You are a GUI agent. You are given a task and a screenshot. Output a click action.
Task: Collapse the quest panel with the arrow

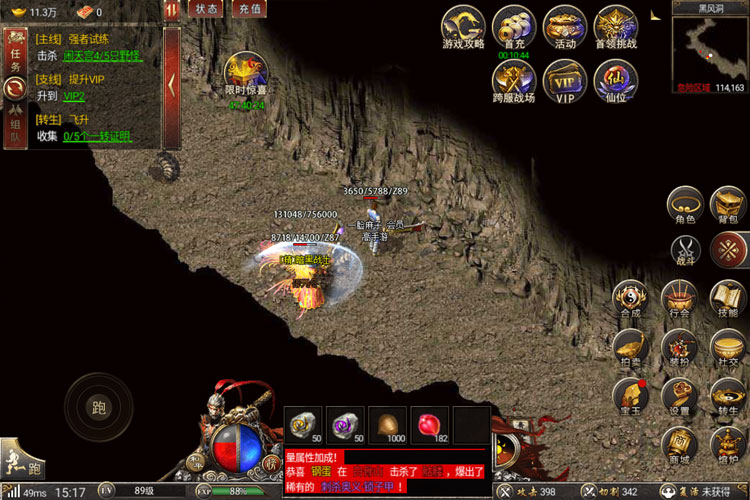[x=172, y=84]
